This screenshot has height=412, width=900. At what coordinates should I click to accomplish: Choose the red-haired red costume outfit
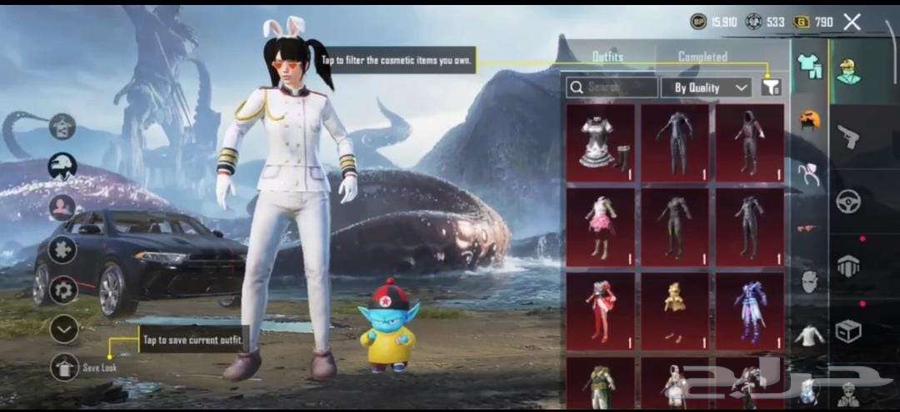pos(600,309)
